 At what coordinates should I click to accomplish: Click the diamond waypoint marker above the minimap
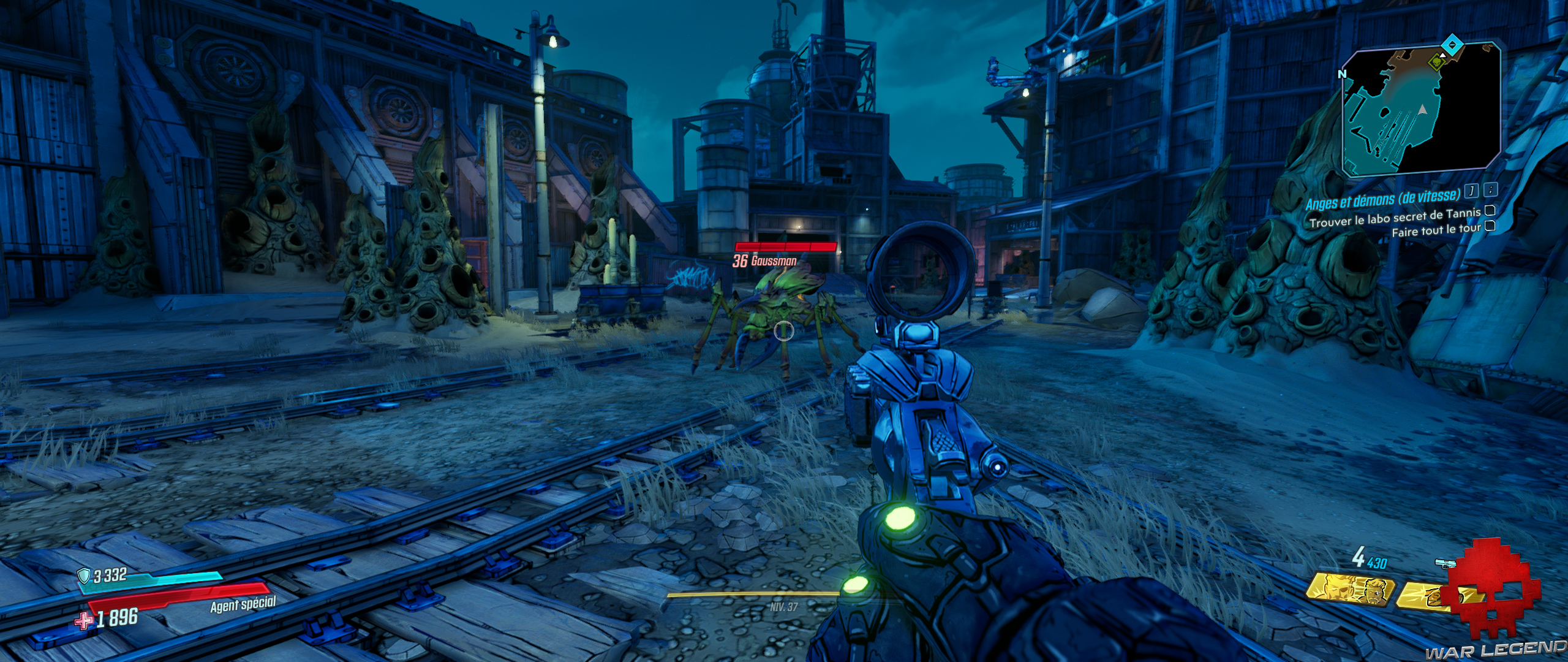coord(1452,44)
